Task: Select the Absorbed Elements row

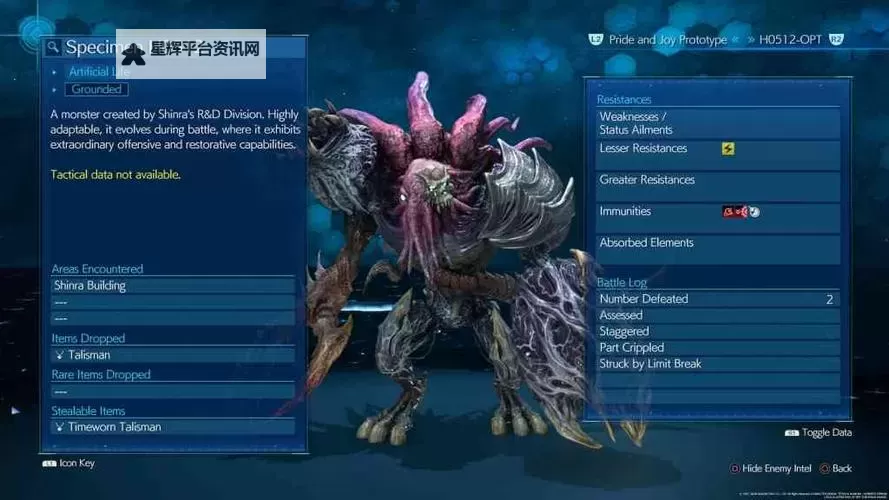Action: [717, 243]
